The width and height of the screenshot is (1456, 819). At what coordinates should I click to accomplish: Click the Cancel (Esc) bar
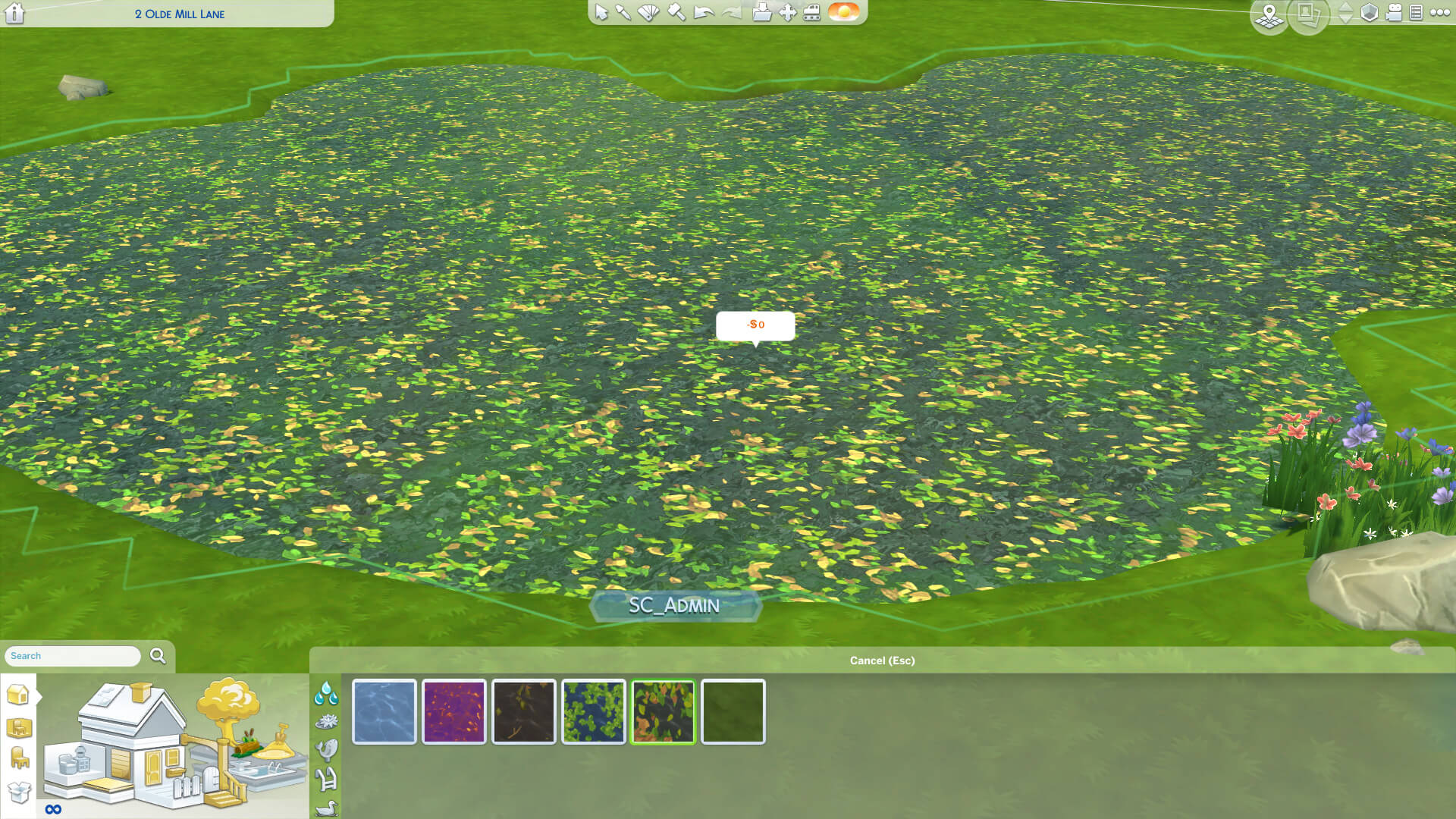pos(882,661)
